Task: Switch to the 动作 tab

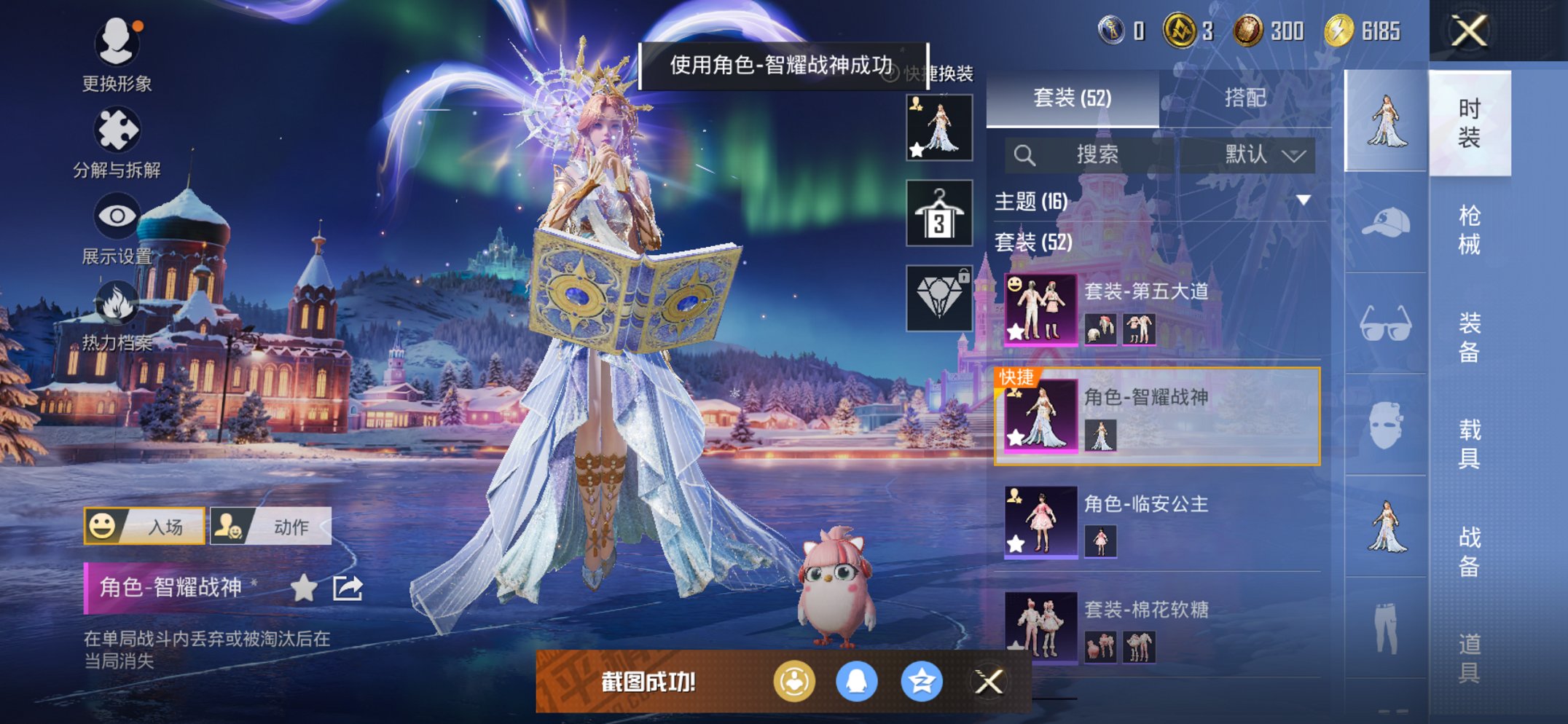Action: click(273, 527)
